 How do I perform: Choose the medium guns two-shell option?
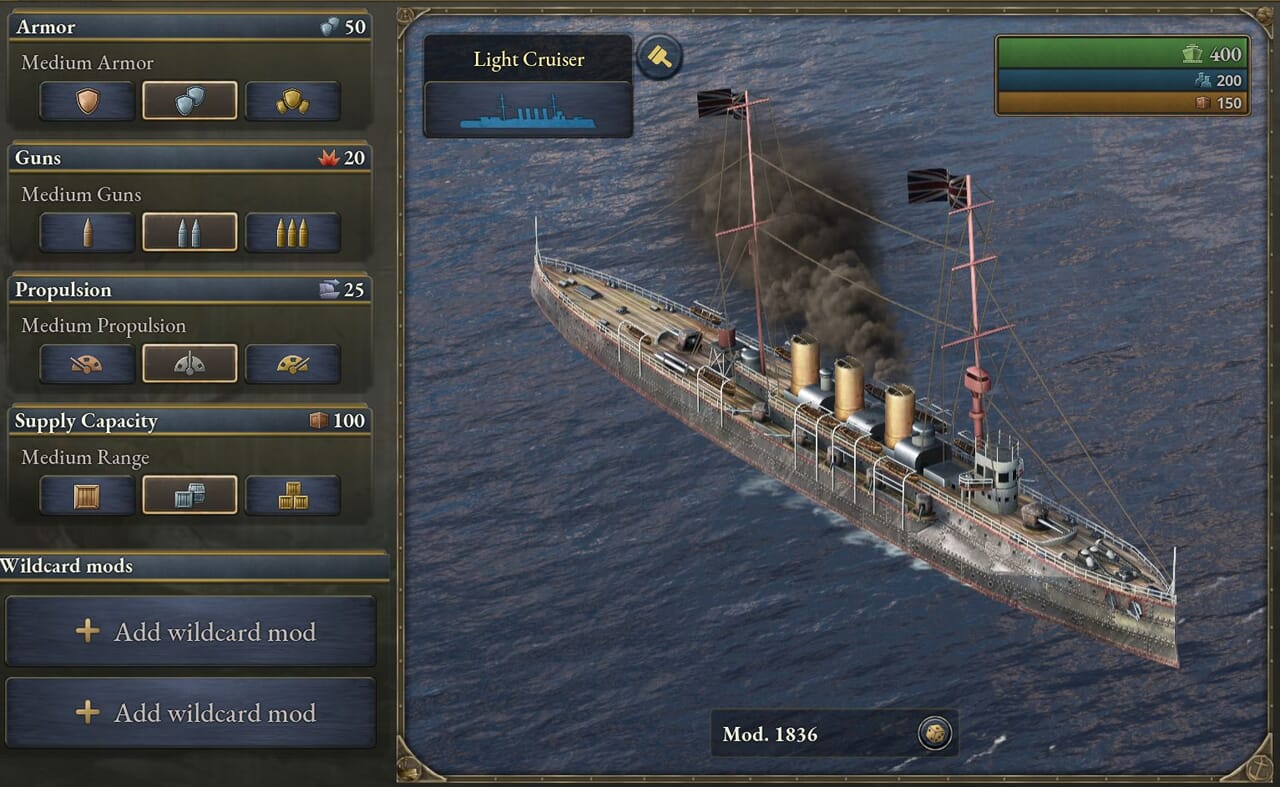[190, 233]
